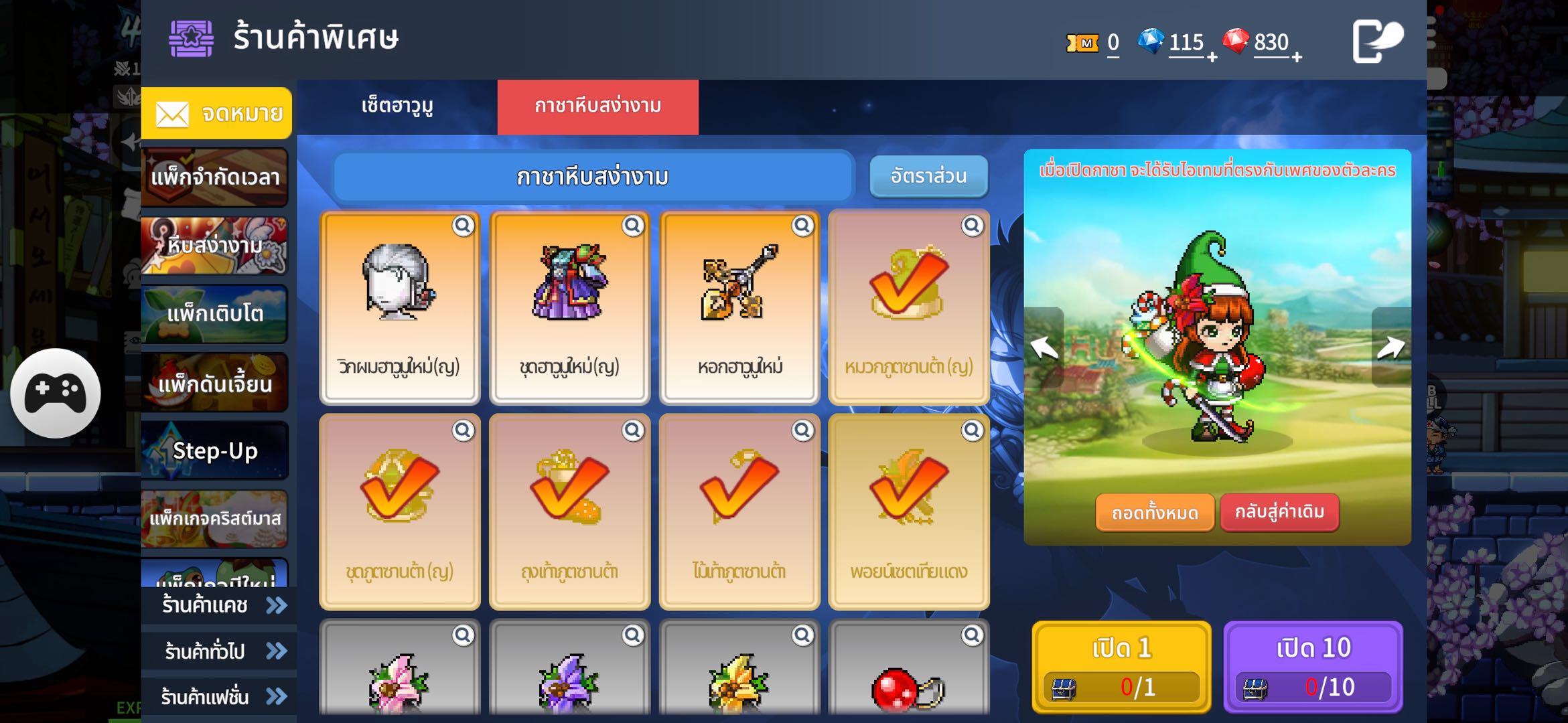Select the Step-Up category
Viewport: 1568px width, 723px height.
(x=214, y=451)
